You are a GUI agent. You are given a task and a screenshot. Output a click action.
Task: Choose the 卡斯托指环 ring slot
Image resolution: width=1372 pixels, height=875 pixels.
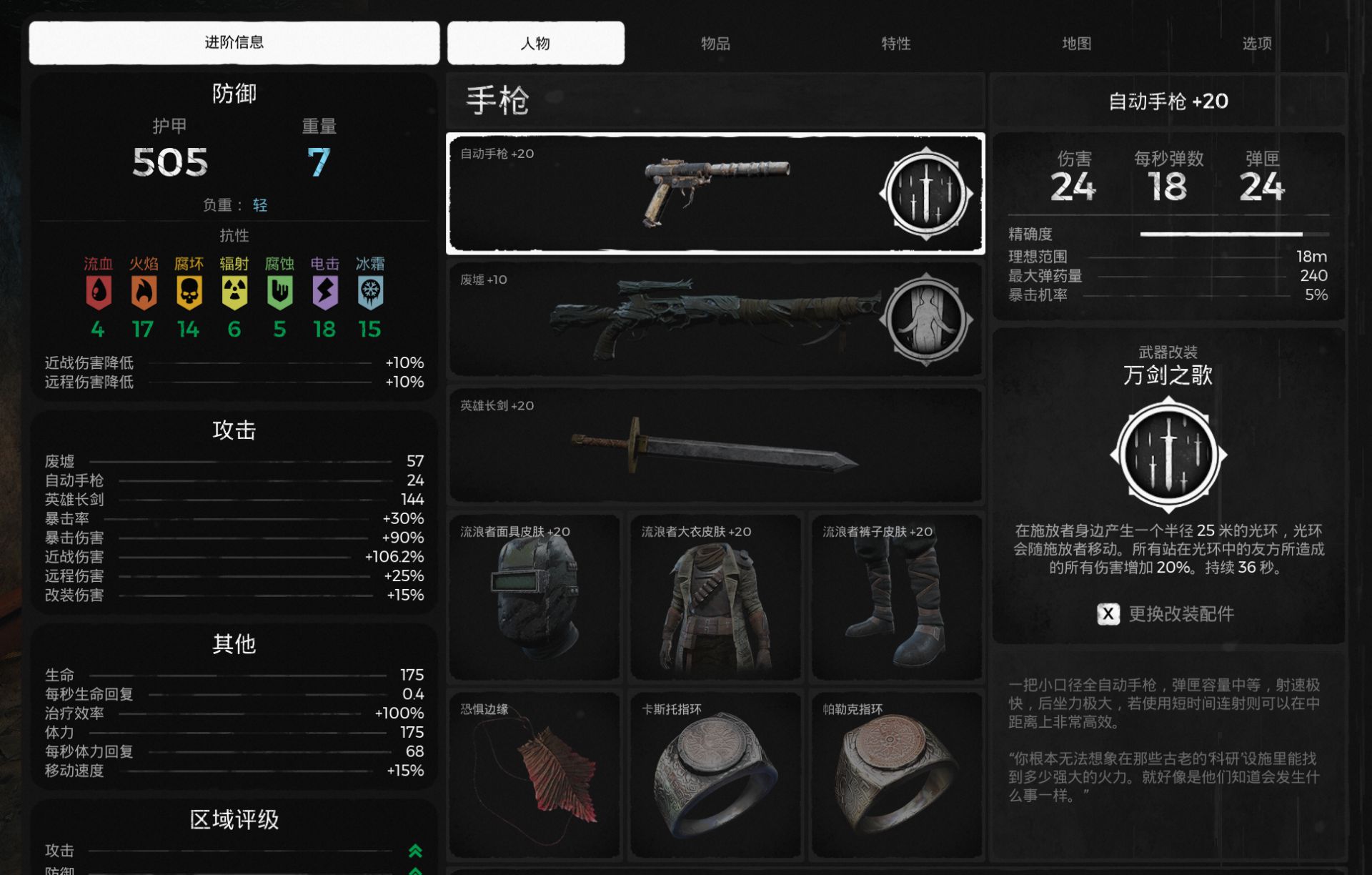pos(715,775)
